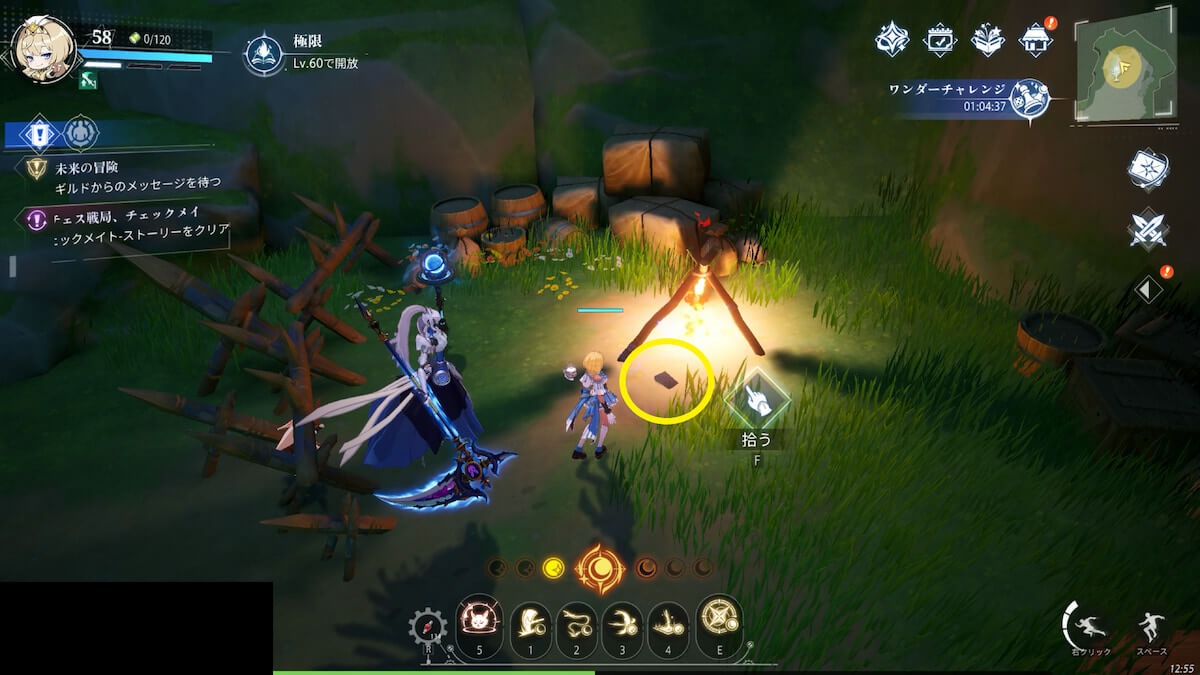The width and height of the screenshot is (1200, 675).
Task: Open the fireworks gift box events icon
Action: pyautogui.click(x=988, y=40)
